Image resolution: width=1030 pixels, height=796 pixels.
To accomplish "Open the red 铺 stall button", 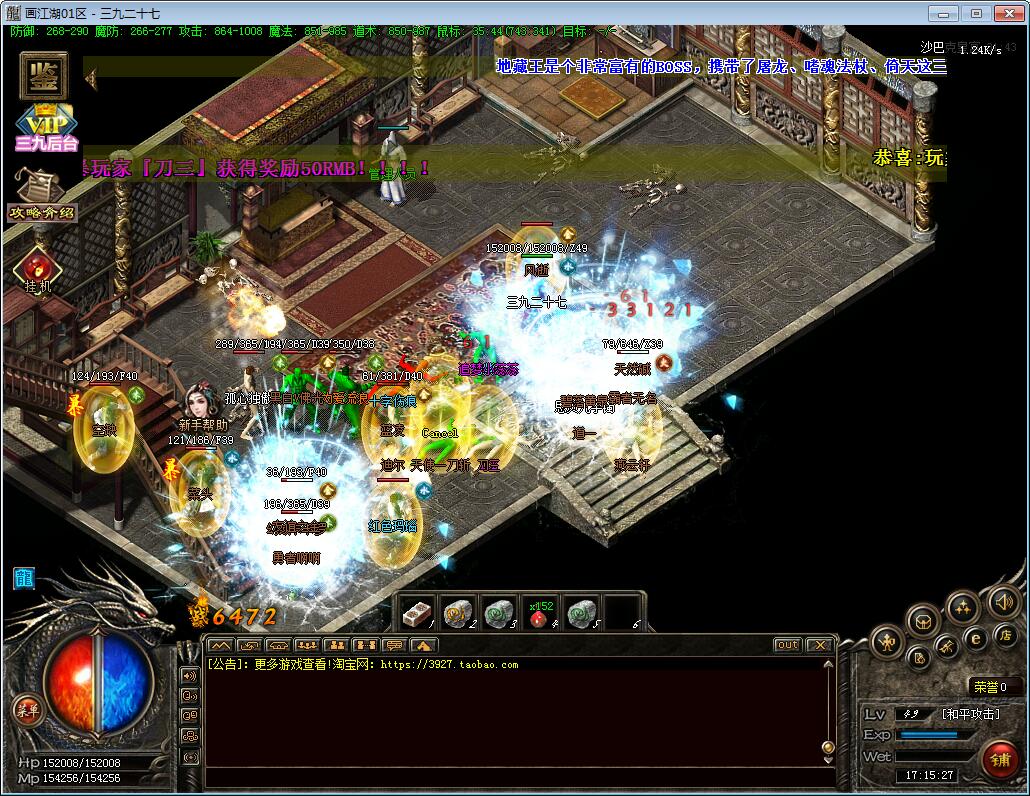I will pyautogui.click(x=1000, y=757).
